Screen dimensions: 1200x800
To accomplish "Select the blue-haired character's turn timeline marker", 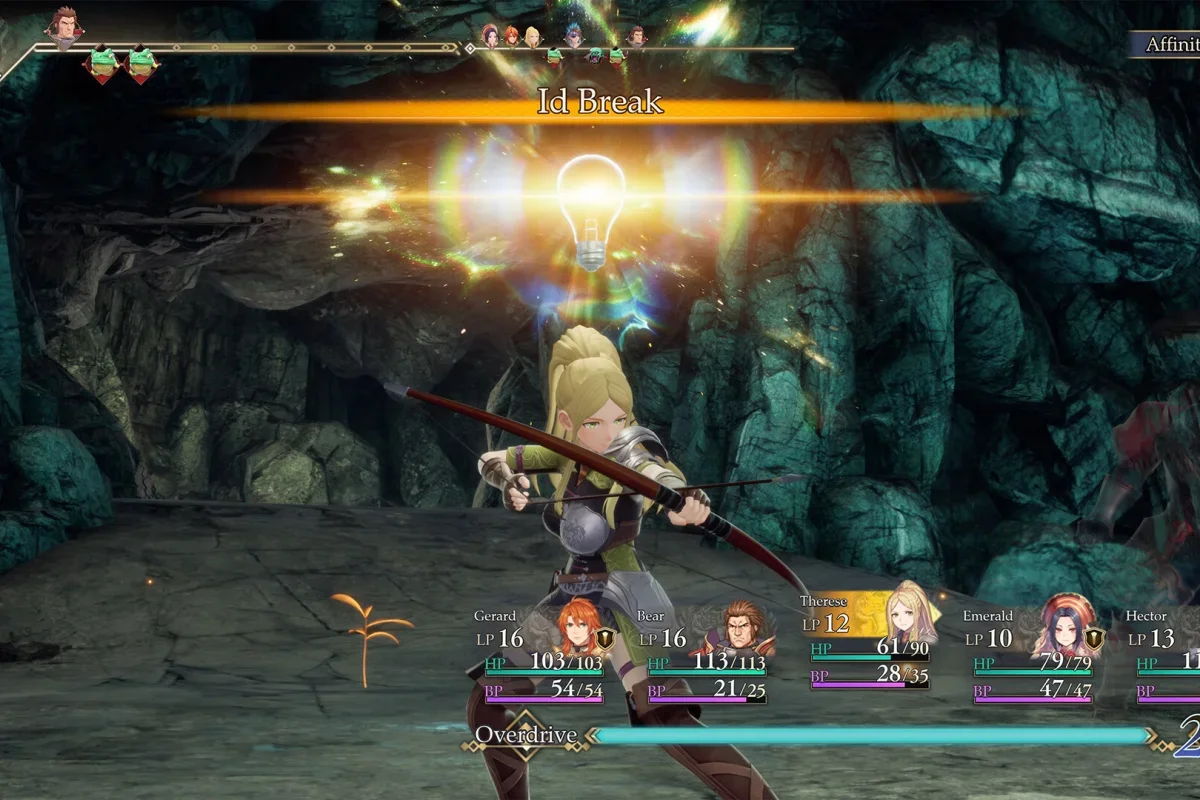I will point(573,36).
